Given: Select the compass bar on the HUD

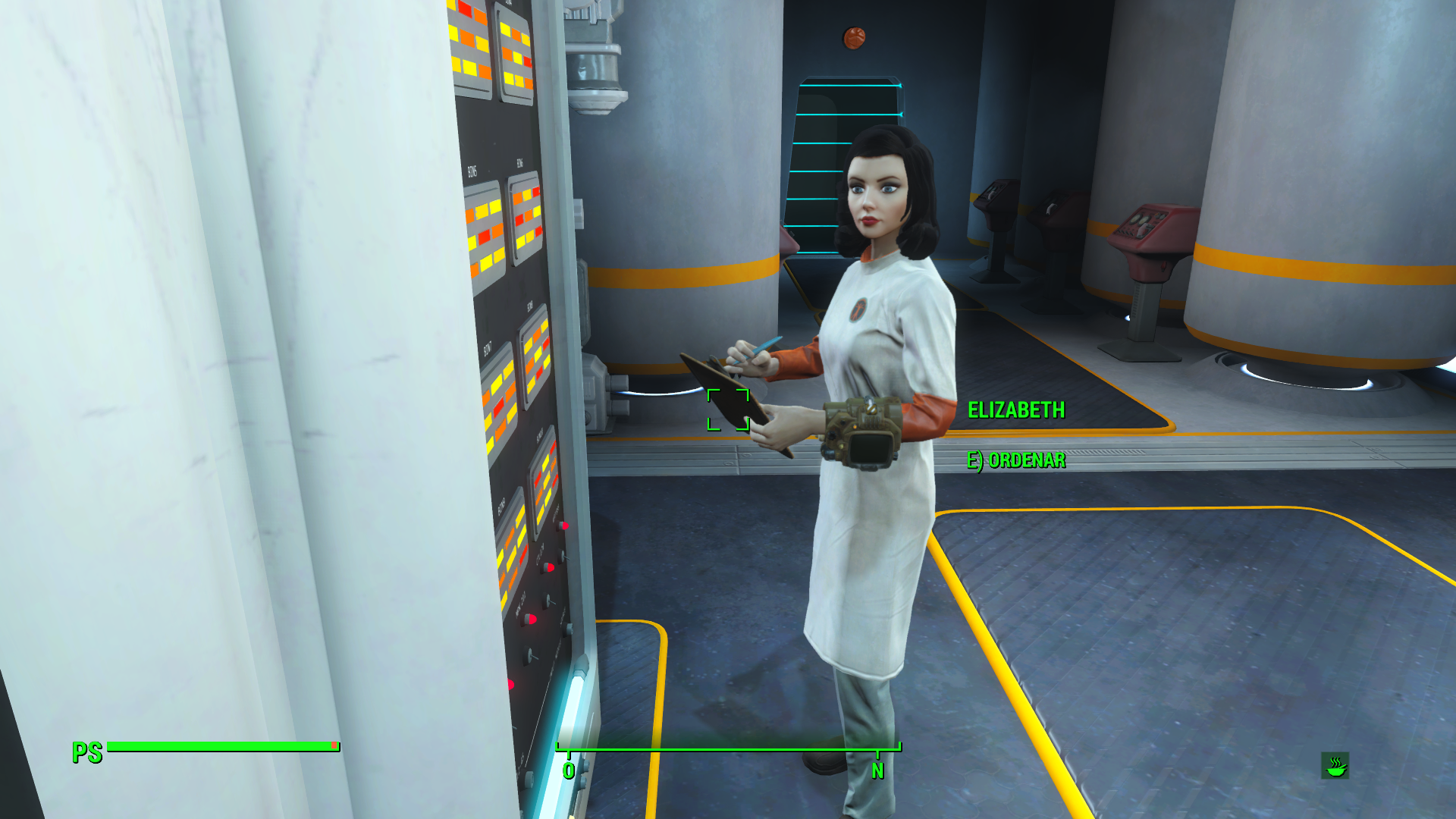Looking at the screenshot, I should (x=728, y=751).
